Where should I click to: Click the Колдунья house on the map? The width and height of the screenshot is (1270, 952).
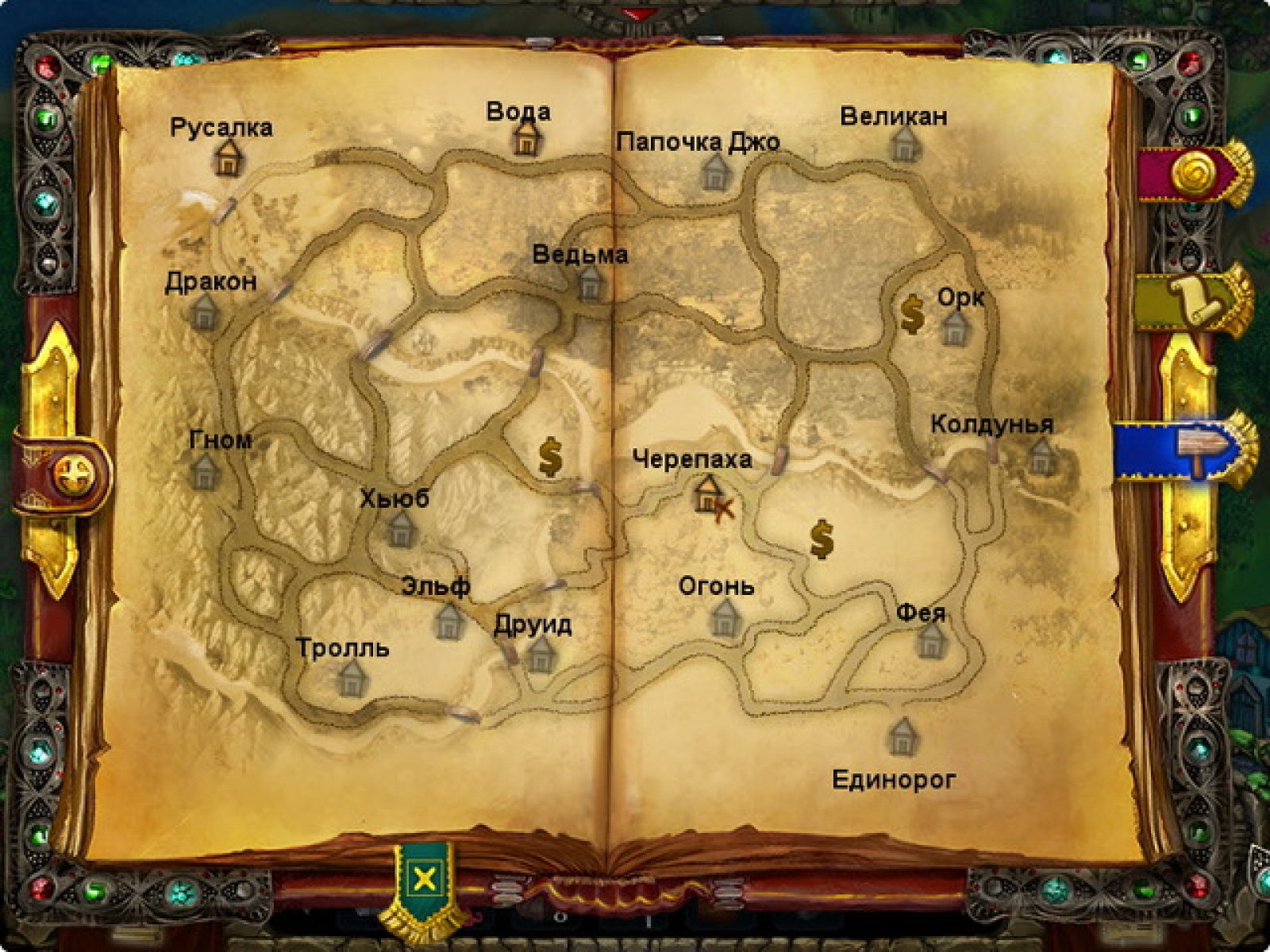[1041, 457]
